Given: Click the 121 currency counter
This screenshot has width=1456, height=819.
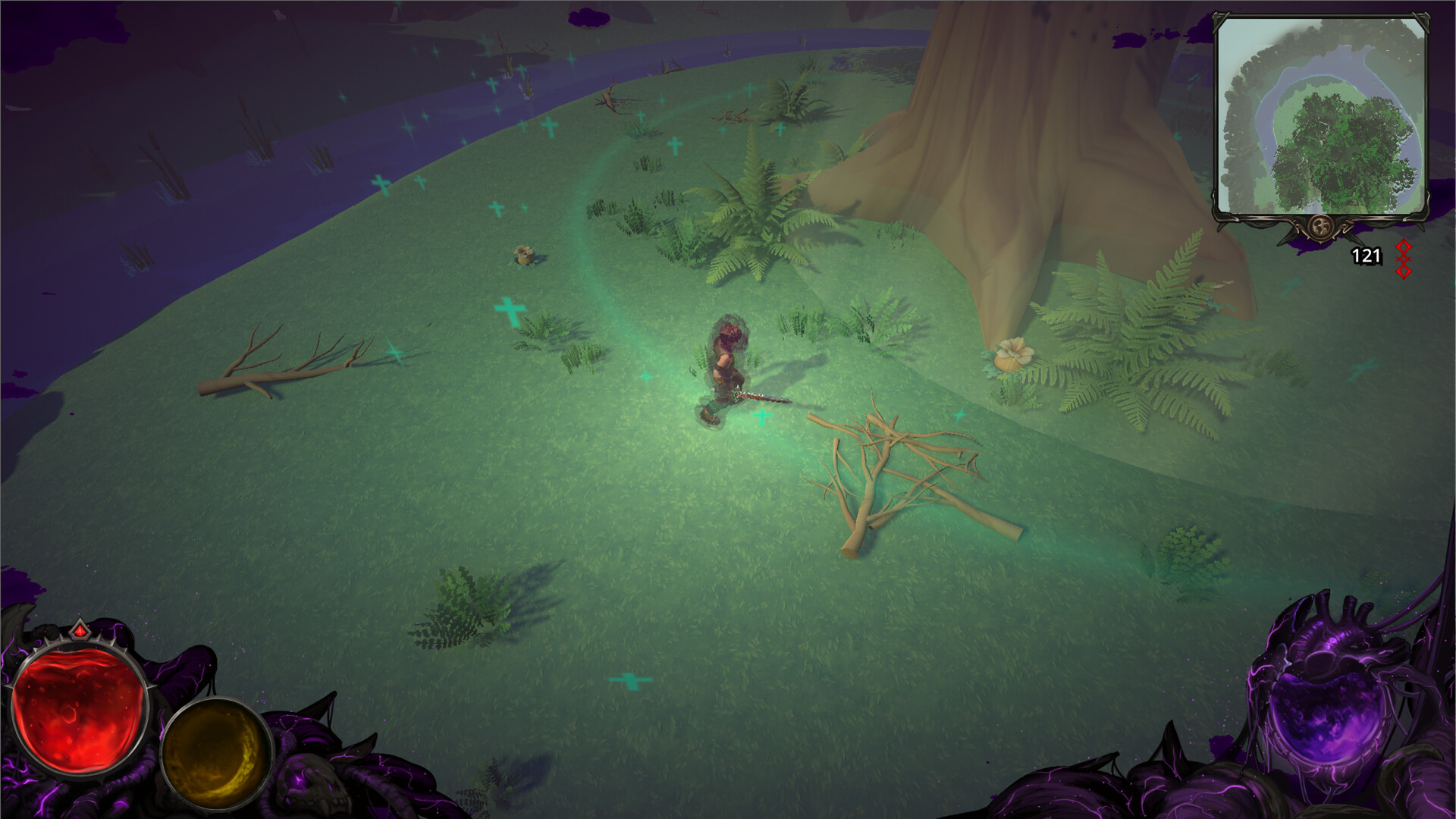Looking at the screenshot, I should 1365,256.
